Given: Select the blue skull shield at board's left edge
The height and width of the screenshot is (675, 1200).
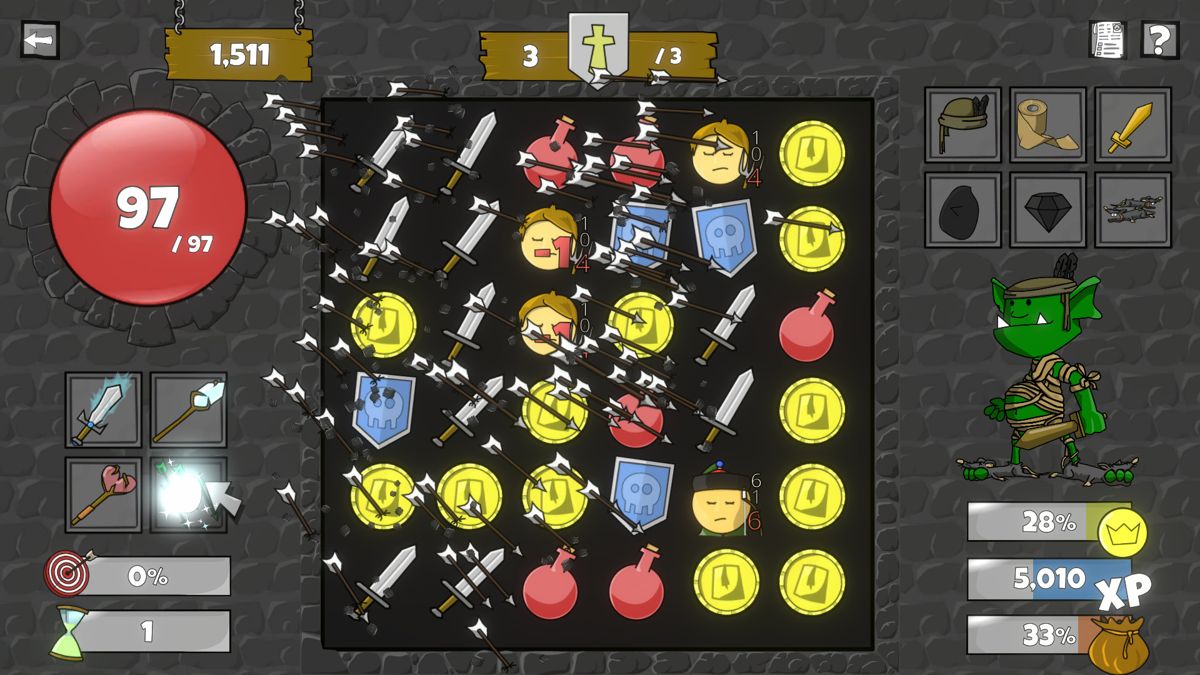Looking at the screenshot, I should coord(383,410).
